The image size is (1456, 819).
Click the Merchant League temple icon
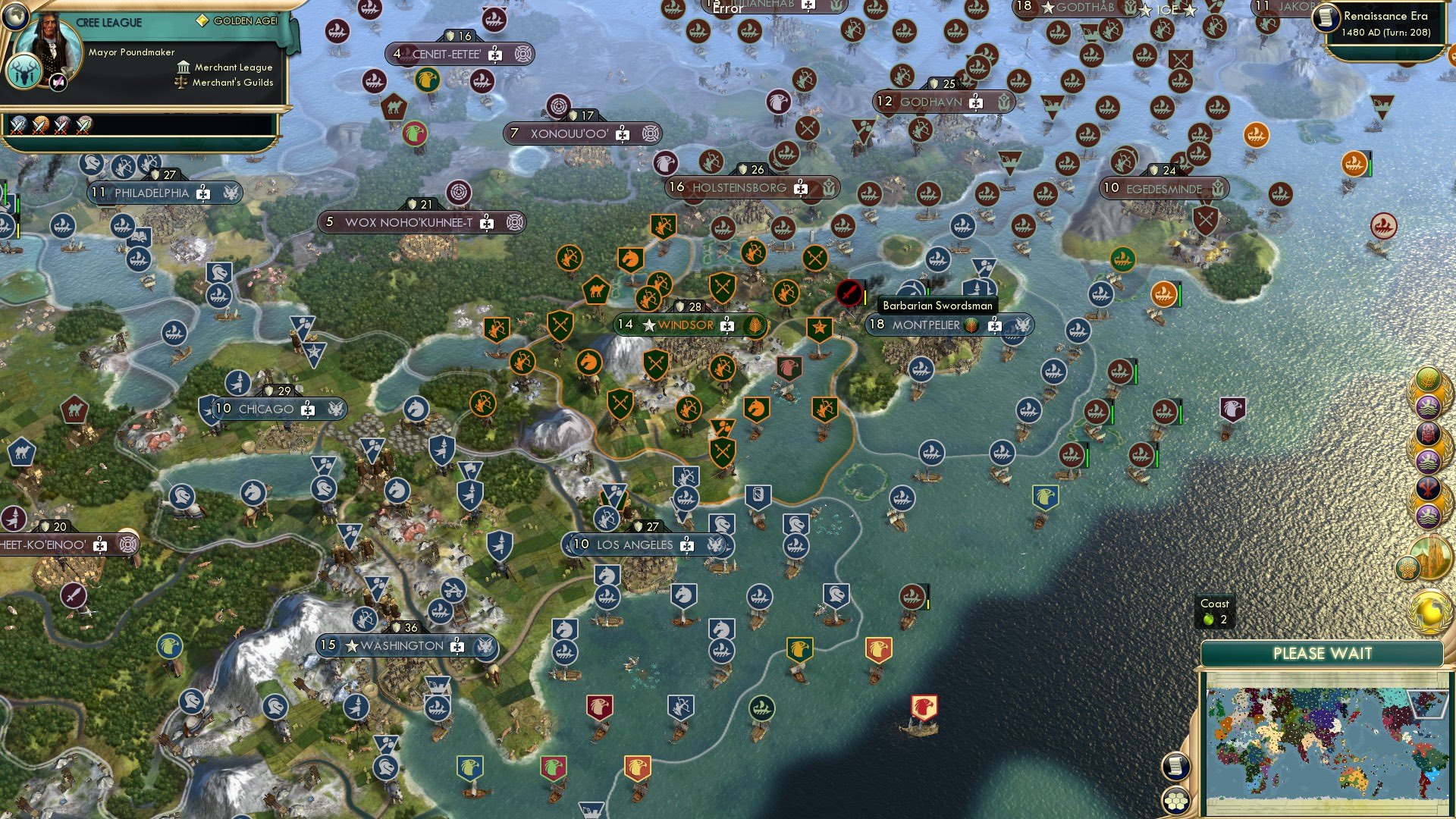184,68
